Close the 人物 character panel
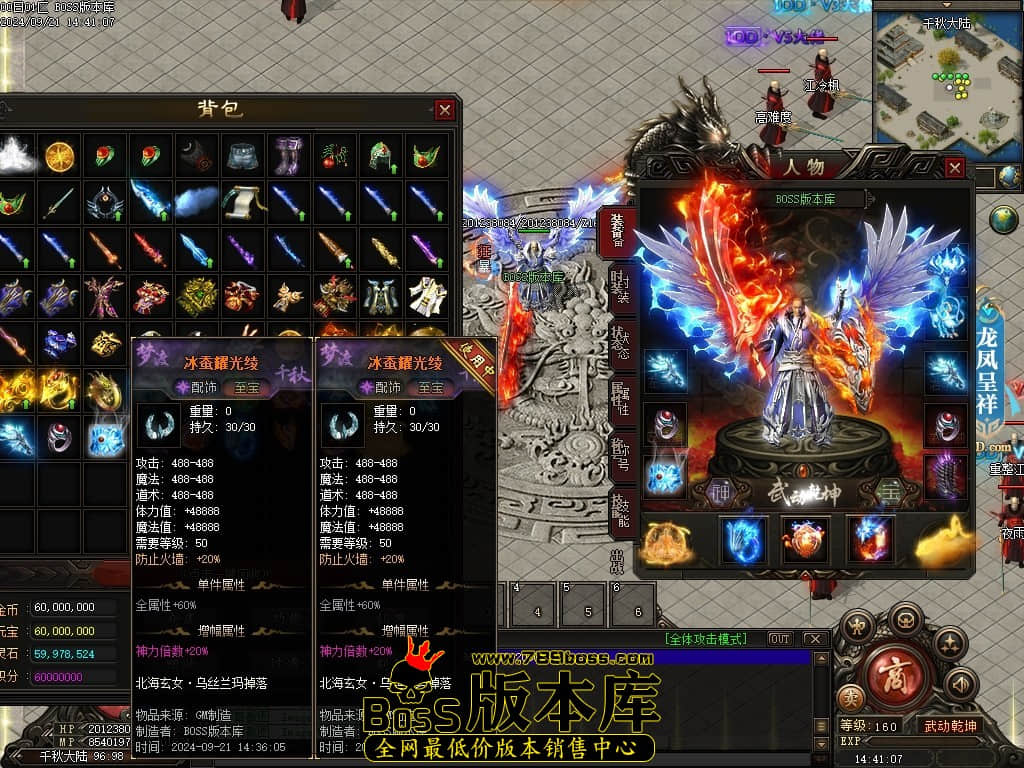The width and height of the screenshot is (1024, 768). pos(954,168)
